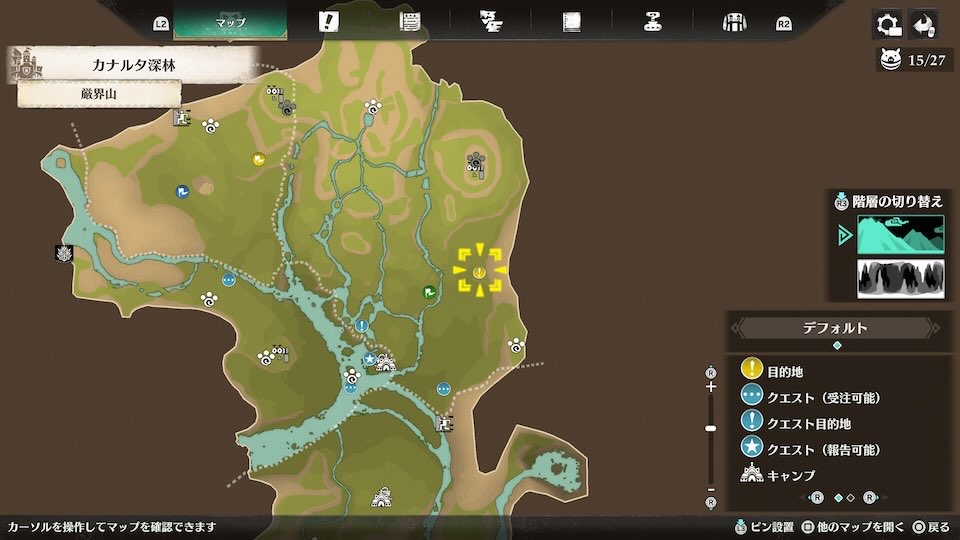Screen dimensions: 960x540
Task: Switch to the underground cave layer thumbnail
Action: tap(900, 279)
